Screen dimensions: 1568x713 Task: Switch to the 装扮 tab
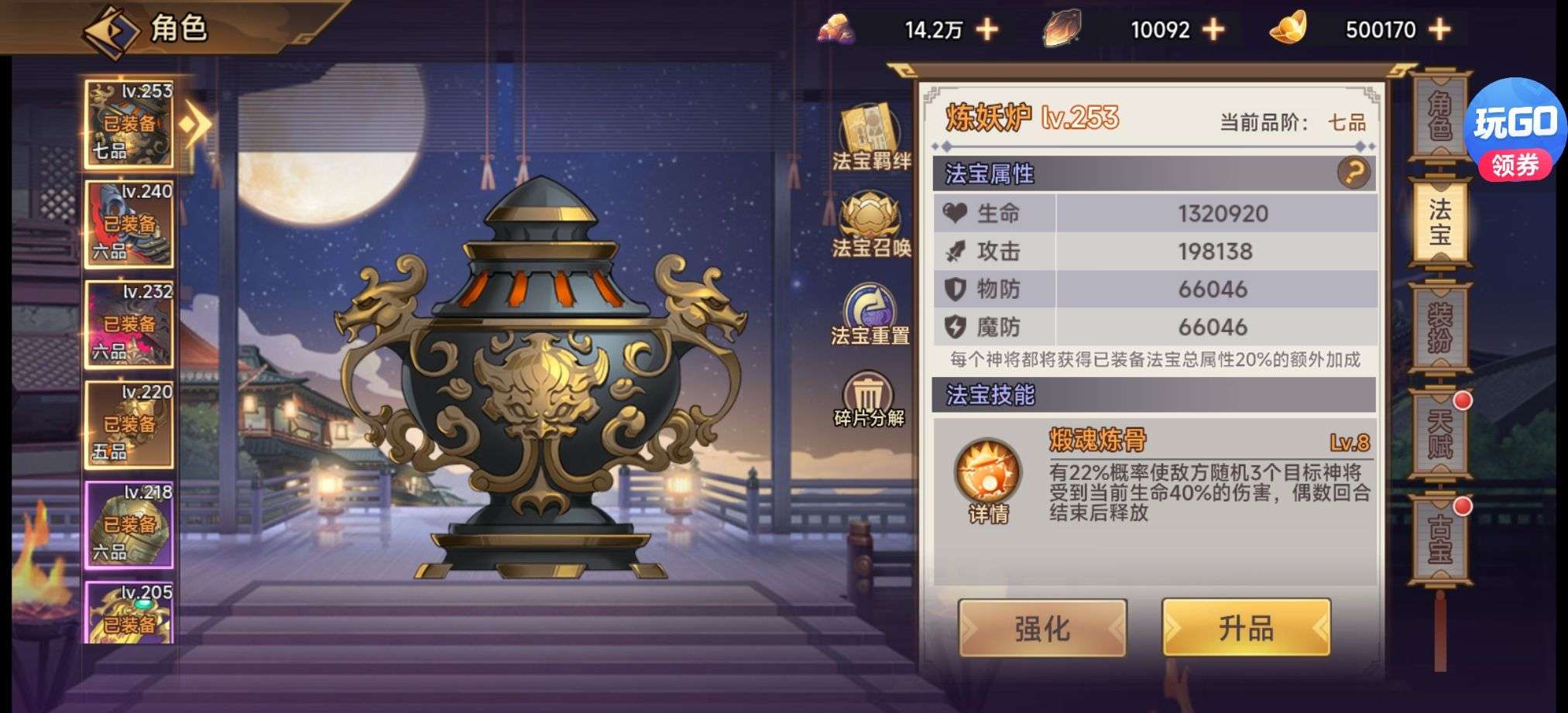click(1439, 325)
